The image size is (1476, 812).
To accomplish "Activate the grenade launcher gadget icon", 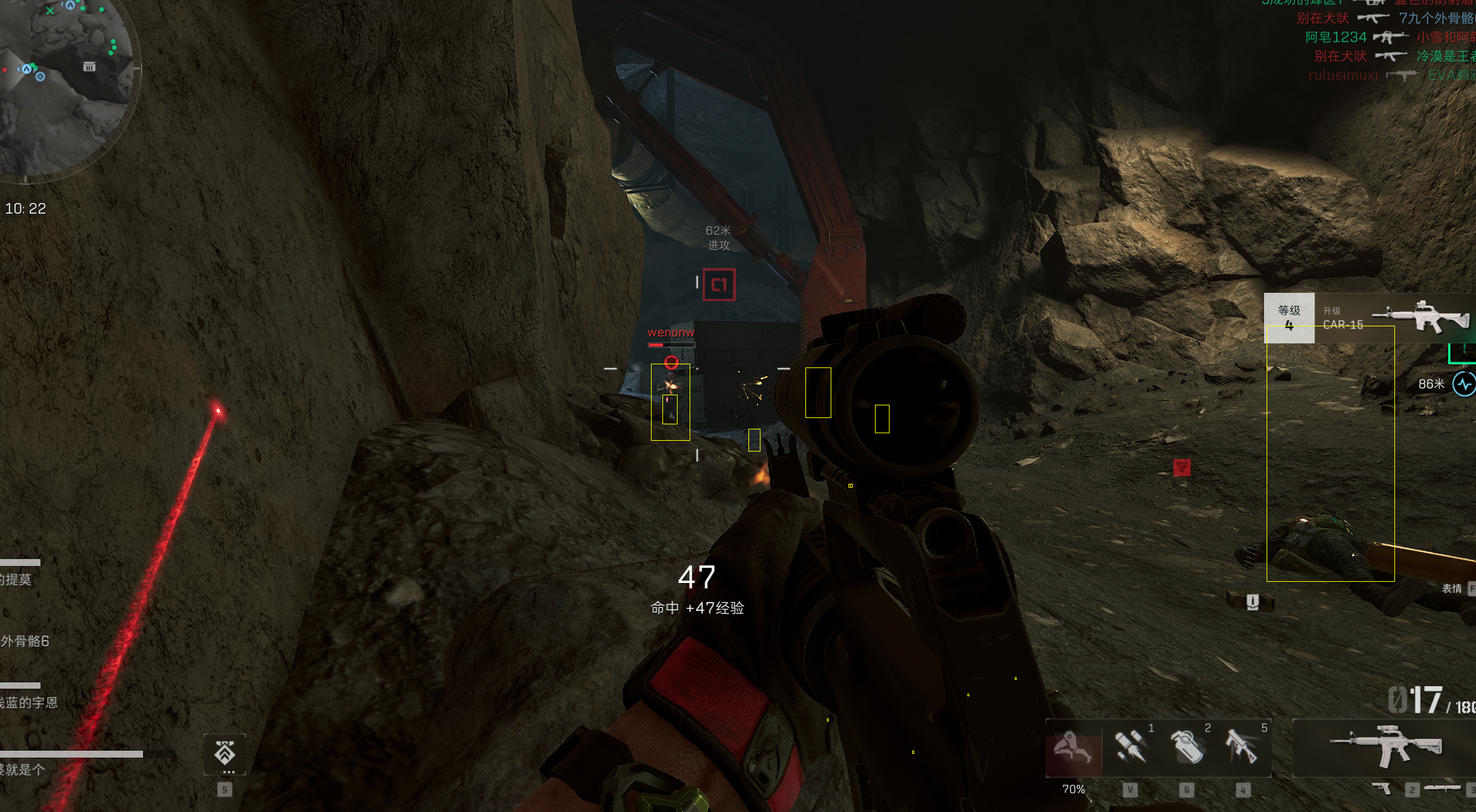I will (x=1242, y=747).
